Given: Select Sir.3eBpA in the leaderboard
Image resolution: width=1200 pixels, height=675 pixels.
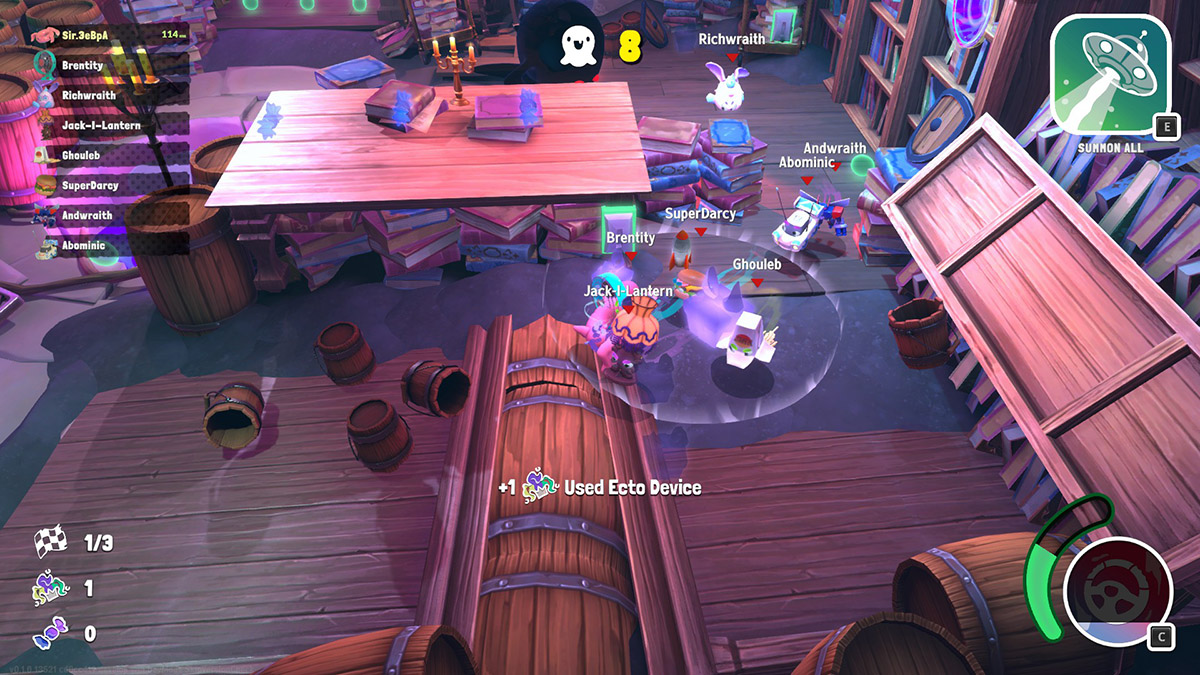Looking at the screenshot, I should (110, 35).
